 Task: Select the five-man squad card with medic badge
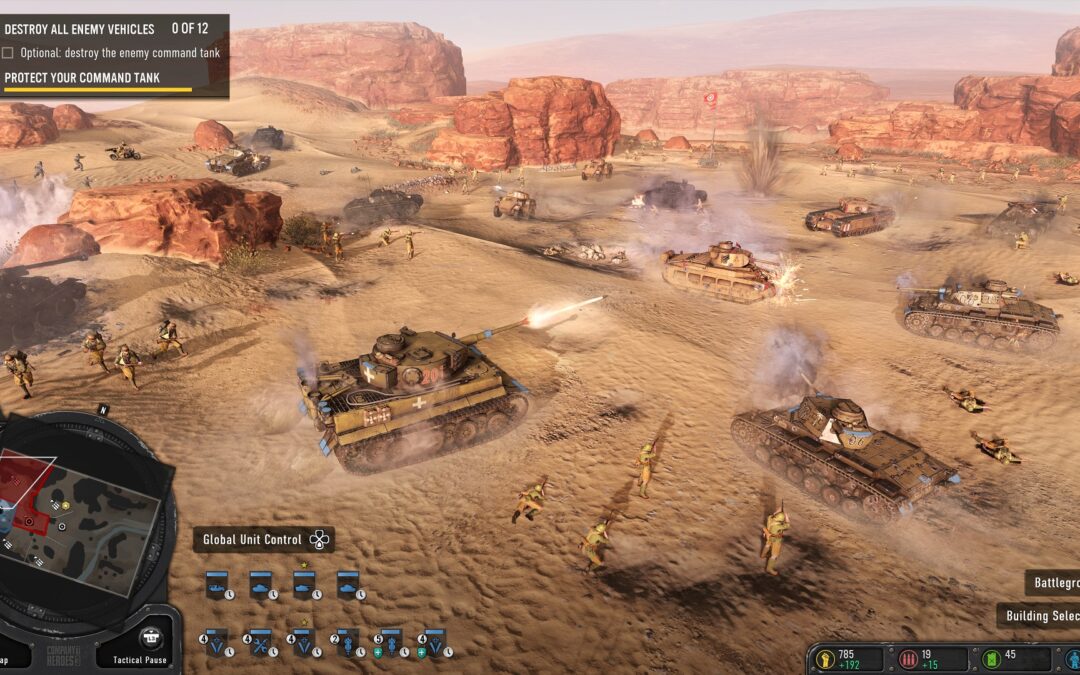(x=391, y=642)
